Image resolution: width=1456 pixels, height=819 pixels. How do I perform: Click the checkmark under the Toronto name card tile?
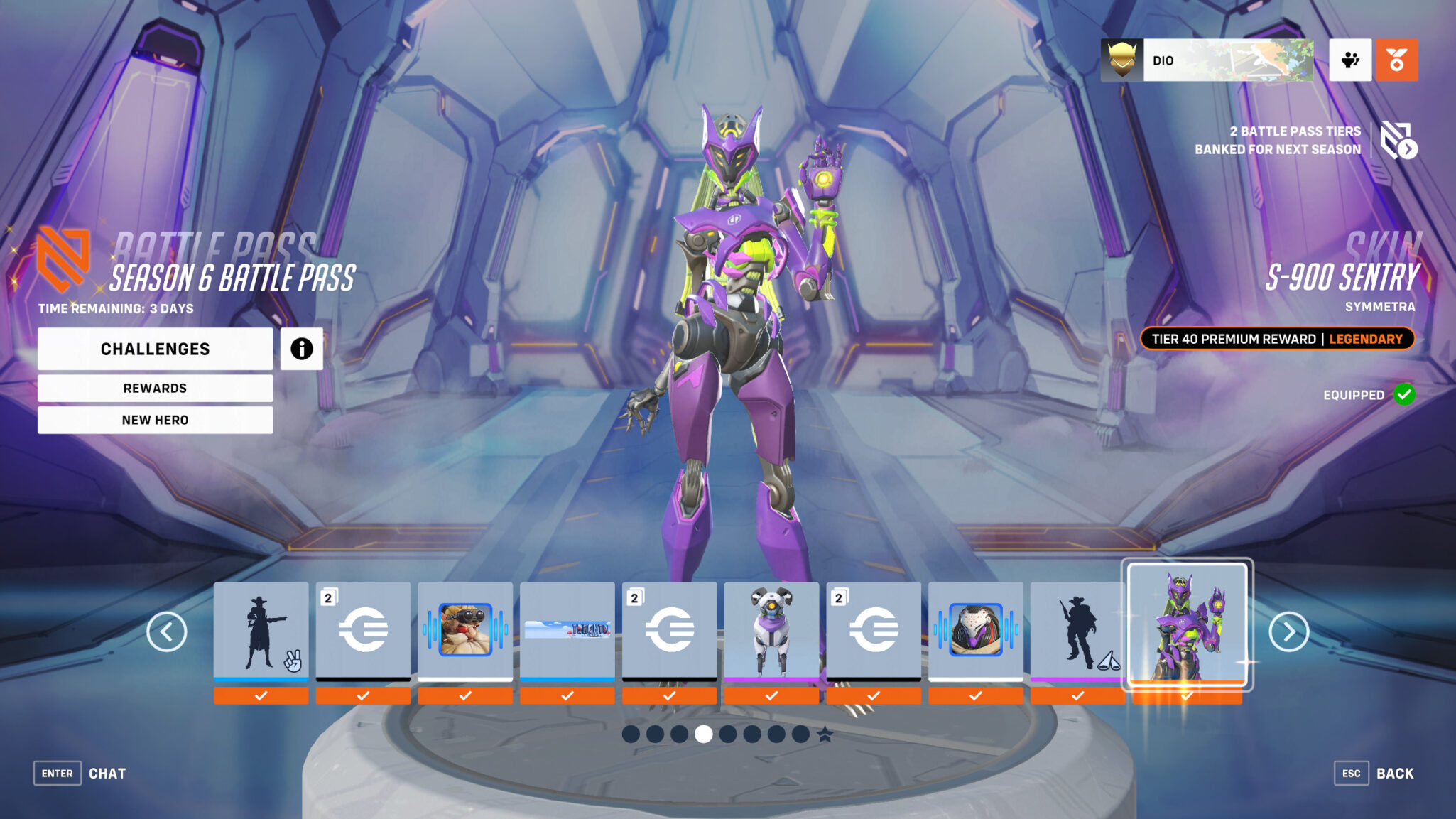pos(567,694)
